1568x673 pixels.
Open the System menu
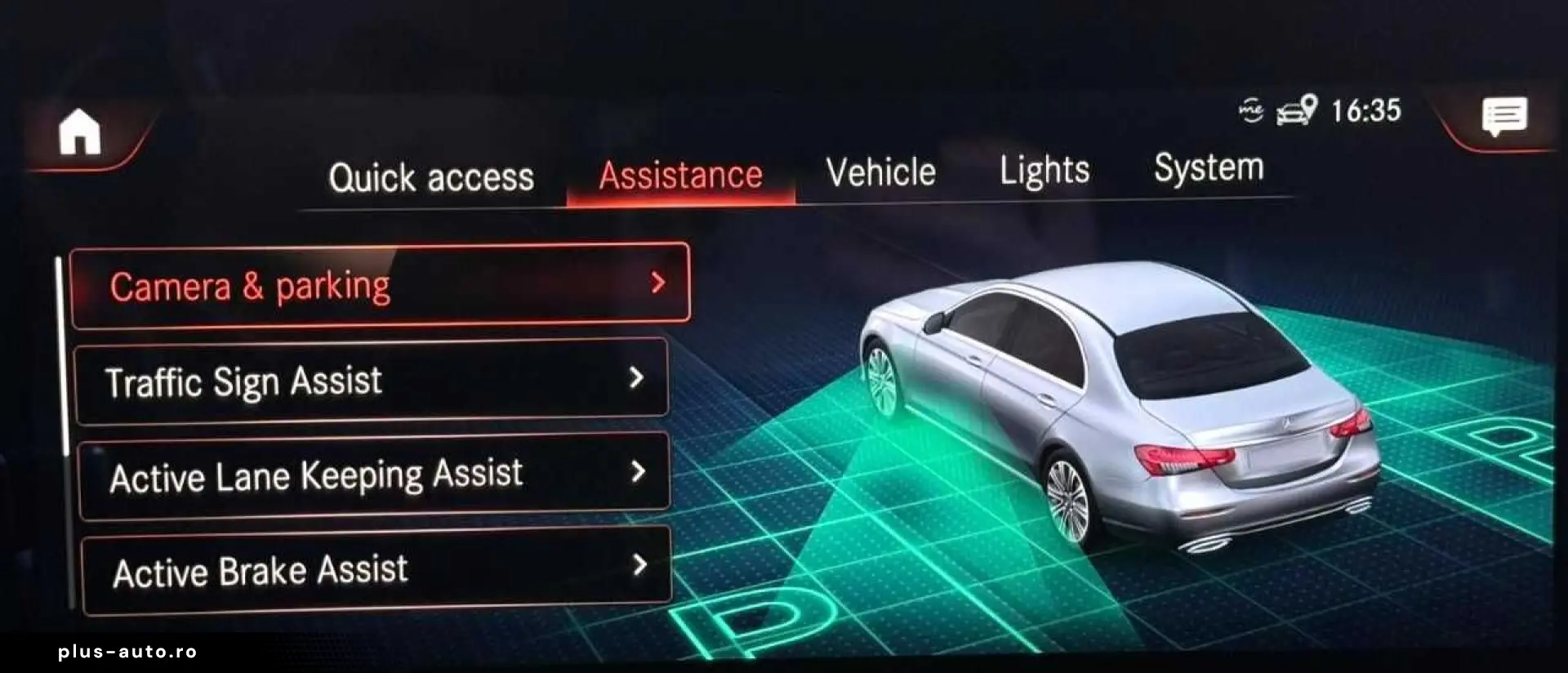point(1209,168)
